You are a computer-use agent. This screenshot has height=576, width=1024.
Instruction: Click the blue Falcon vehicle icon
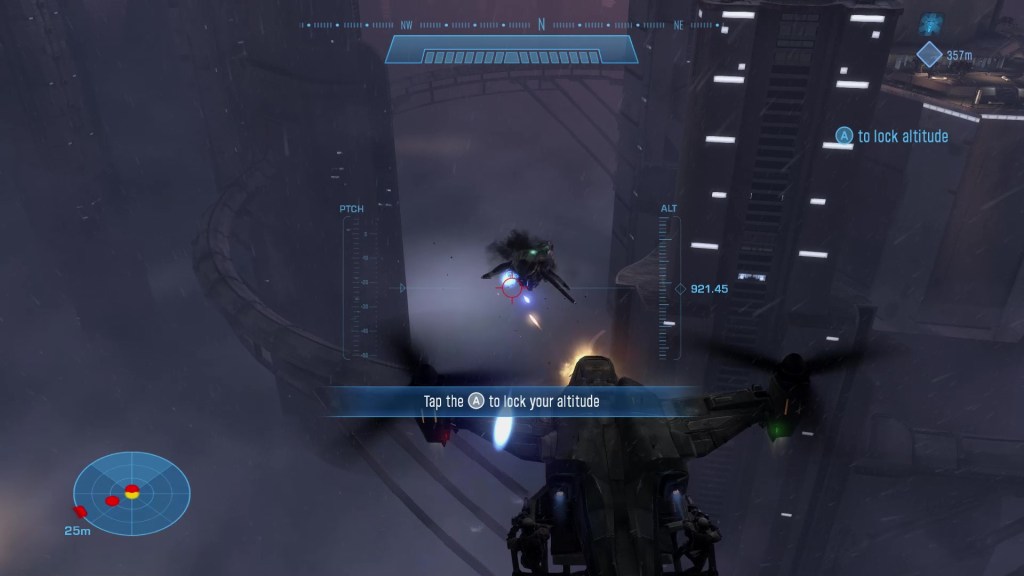tap(931, 21)
